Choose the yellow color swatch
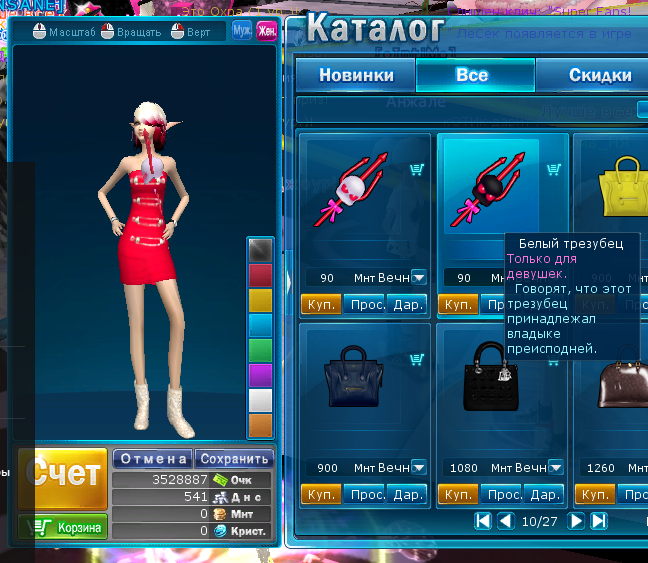This screenshot has height=563, width=648. pos(260,300)
